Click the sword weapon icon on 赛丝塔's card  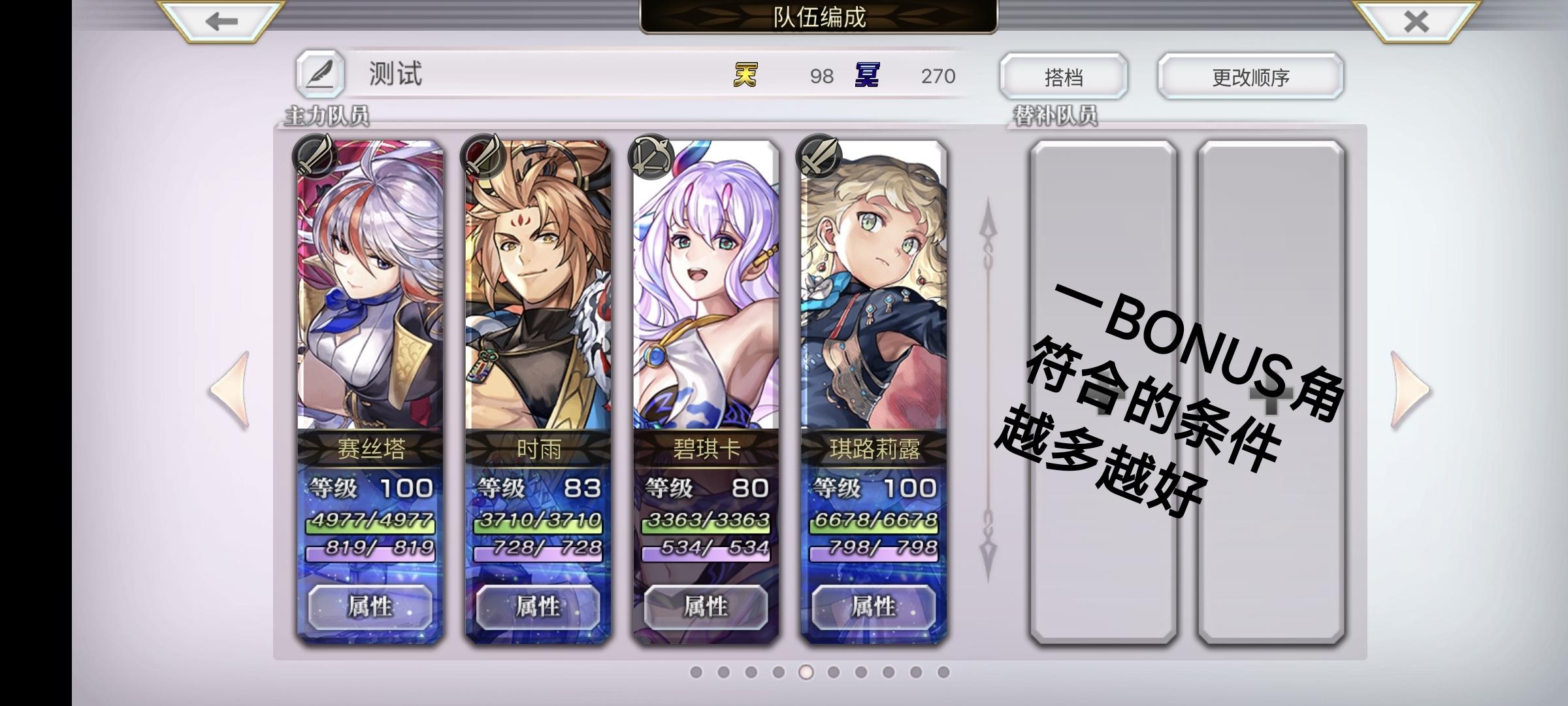(x=312, y=156)
